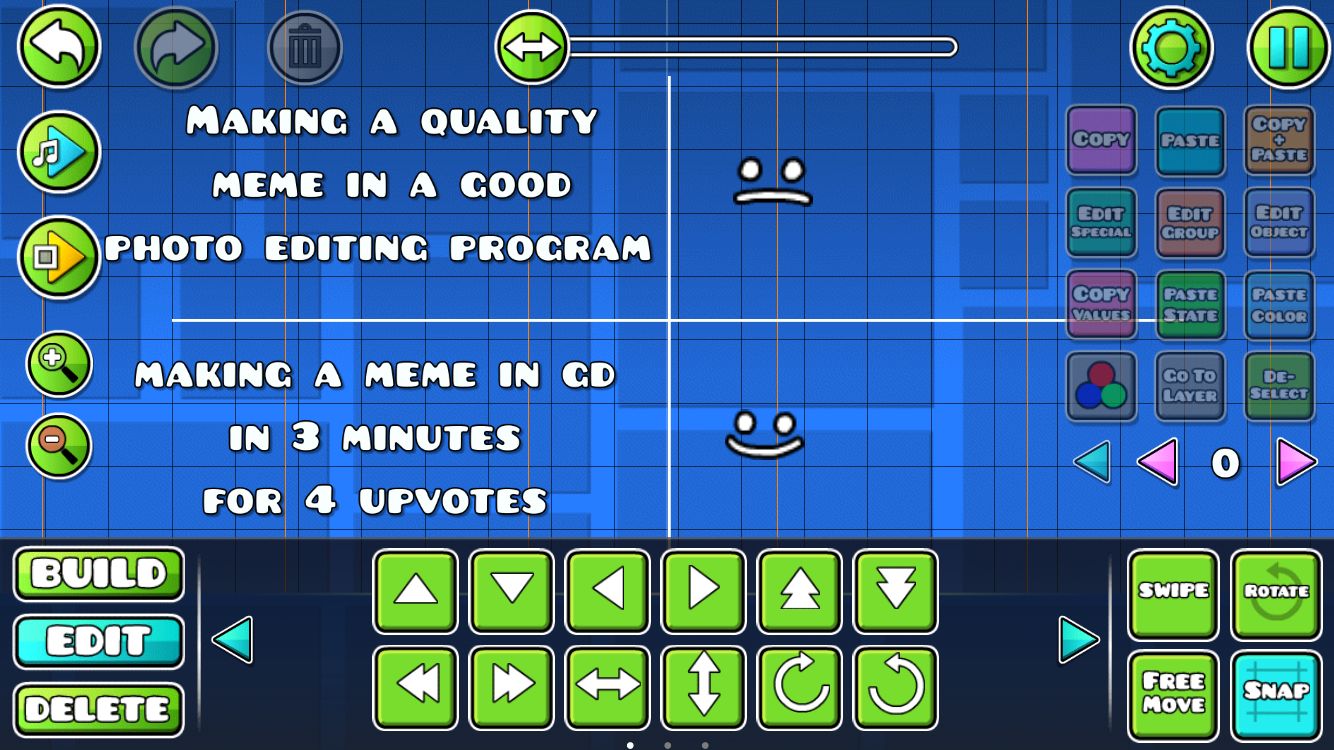Open Go To Layer dialog
The width and height of the screenshot is (1334, 750).
point(1190,385)
